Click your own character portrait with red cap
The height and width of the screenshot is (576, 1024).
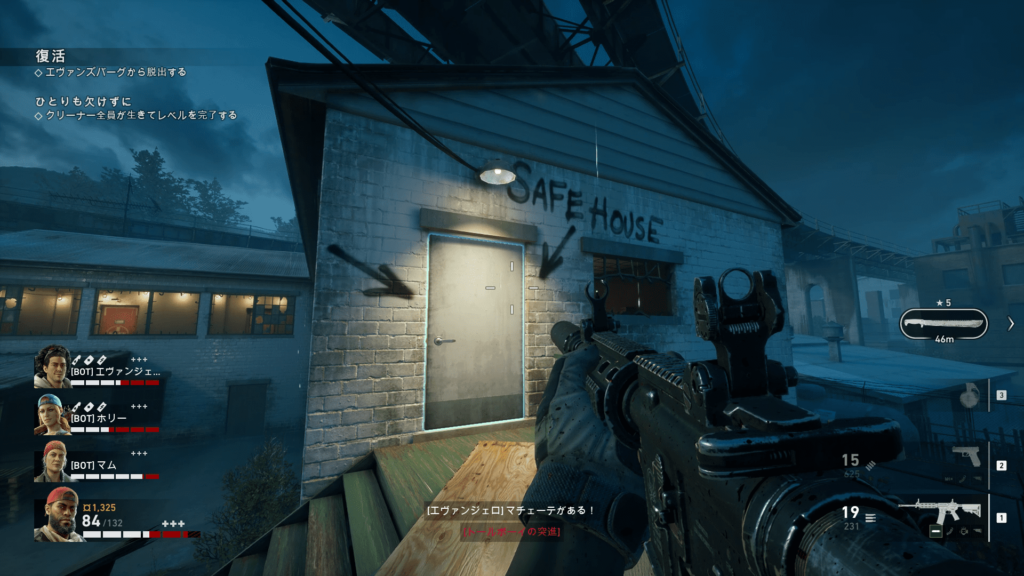[x=58, y=514]
